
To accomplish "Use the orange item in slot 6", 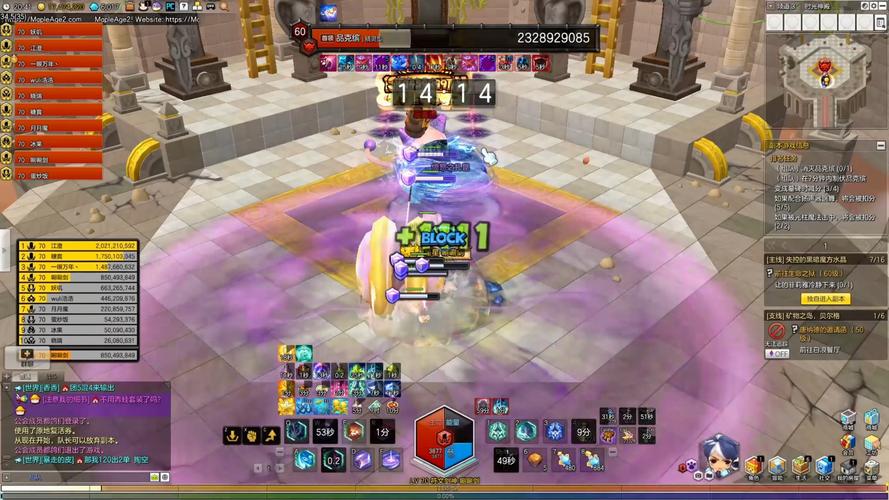I will point(538,459).
